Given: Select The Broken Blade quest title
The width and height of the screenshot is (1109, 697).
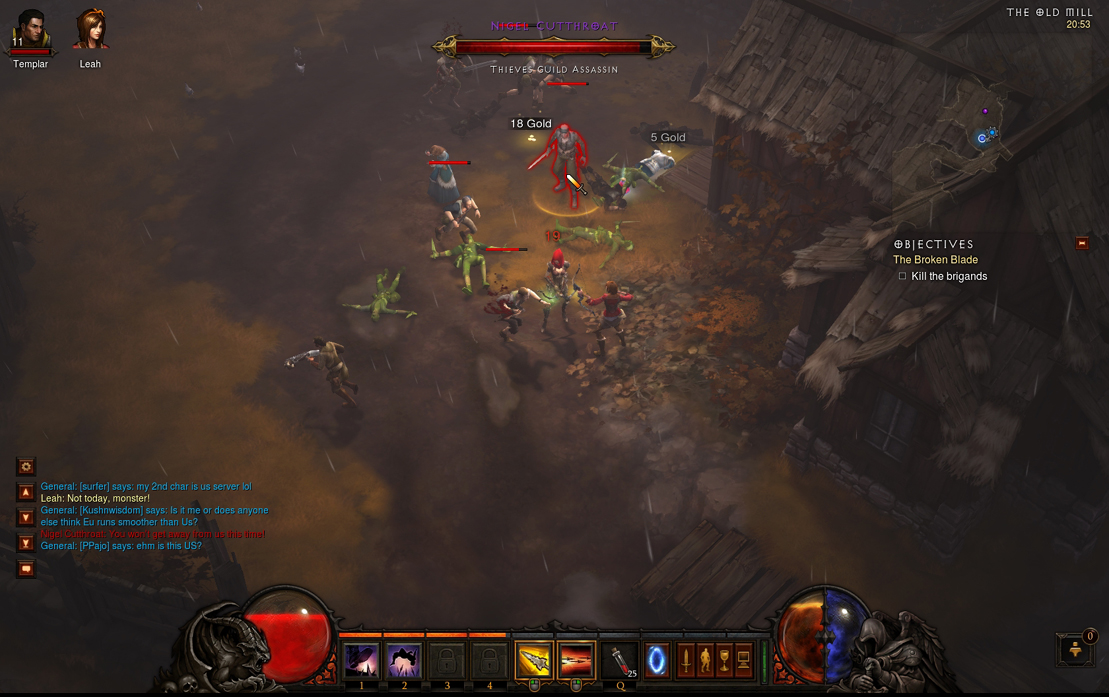Looking at the screenshot, I should [x=935, y=260].
